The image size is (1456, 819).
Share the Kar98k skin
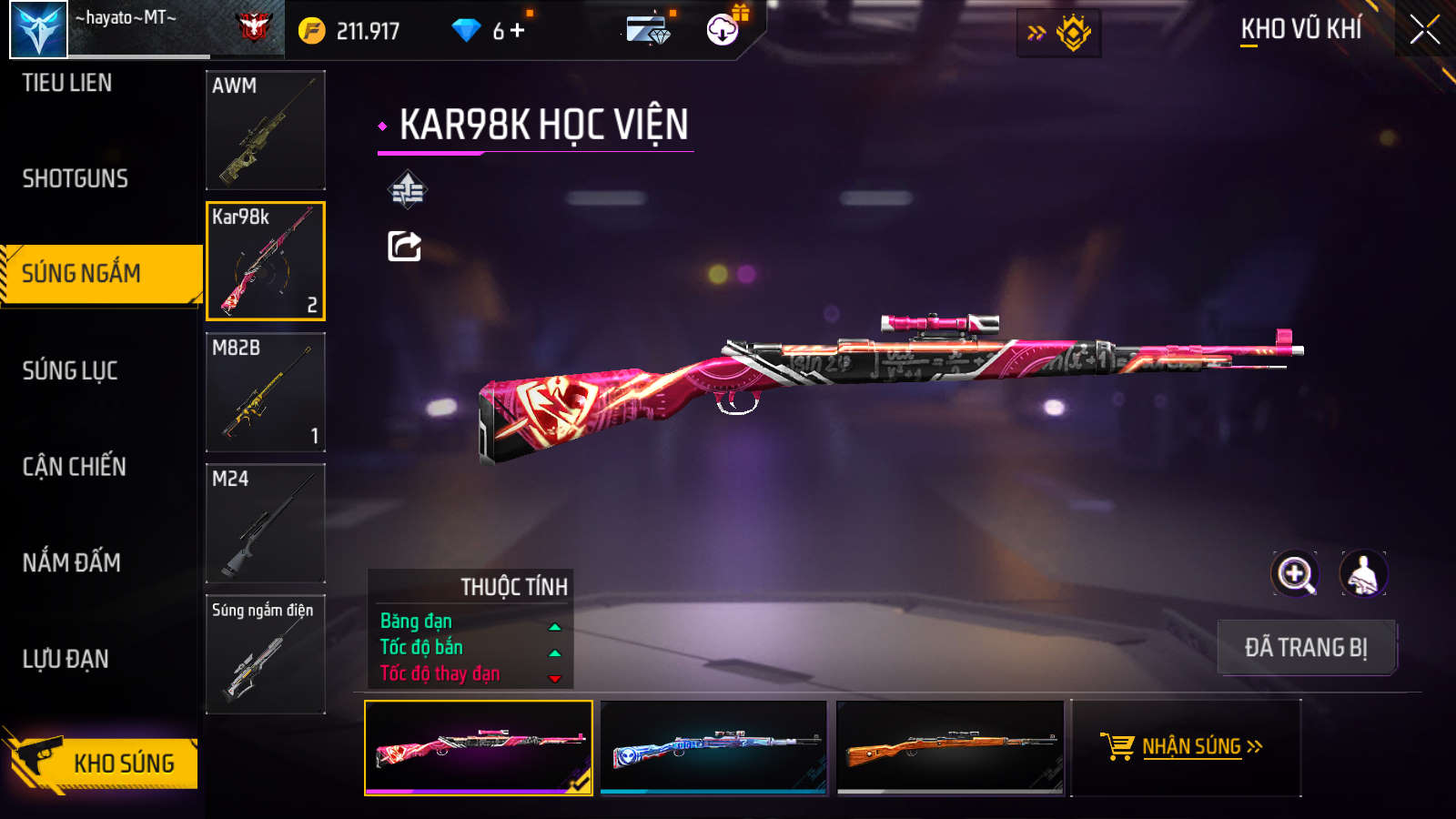405,246
